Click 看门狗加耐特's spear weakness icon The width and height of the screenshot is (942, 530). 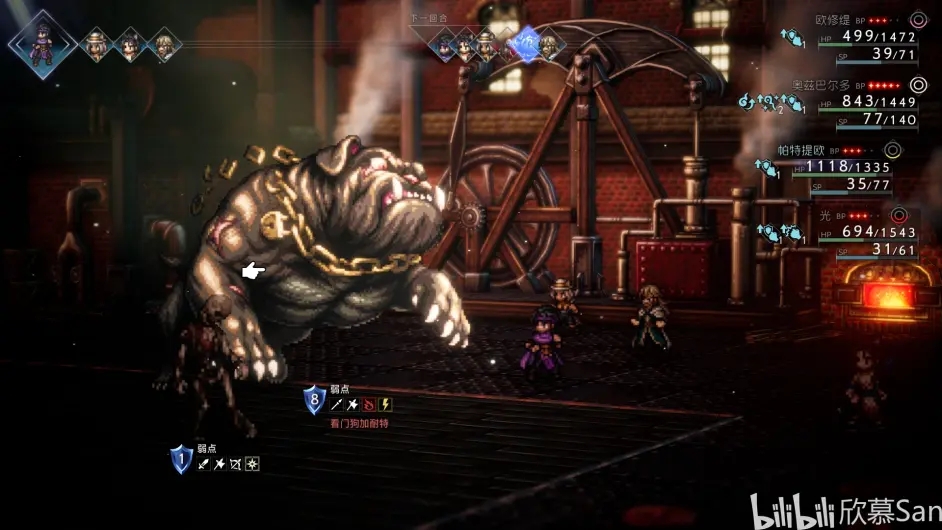(x=338, y=405)
